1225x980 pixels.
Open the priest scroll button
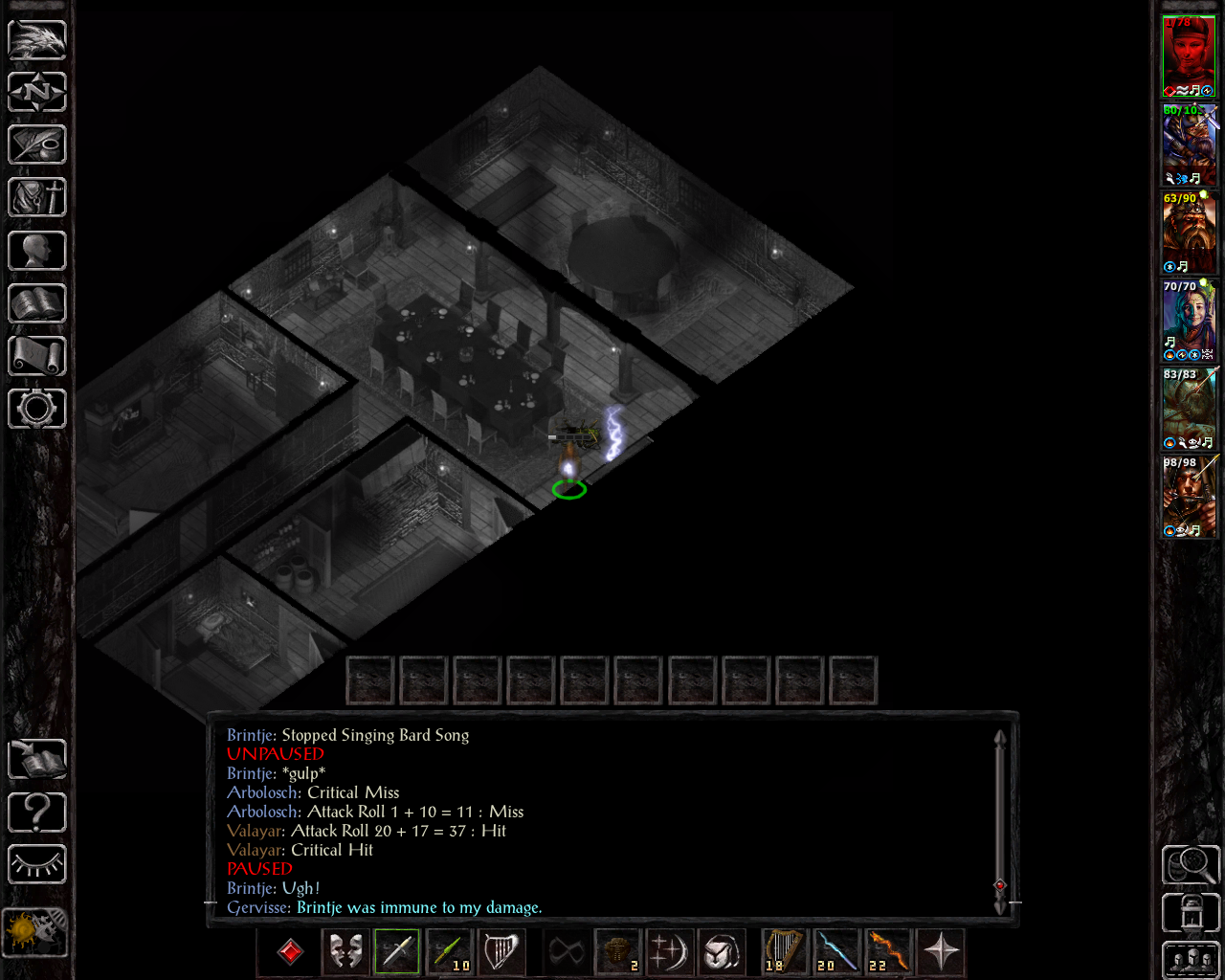tap(37, 356)
